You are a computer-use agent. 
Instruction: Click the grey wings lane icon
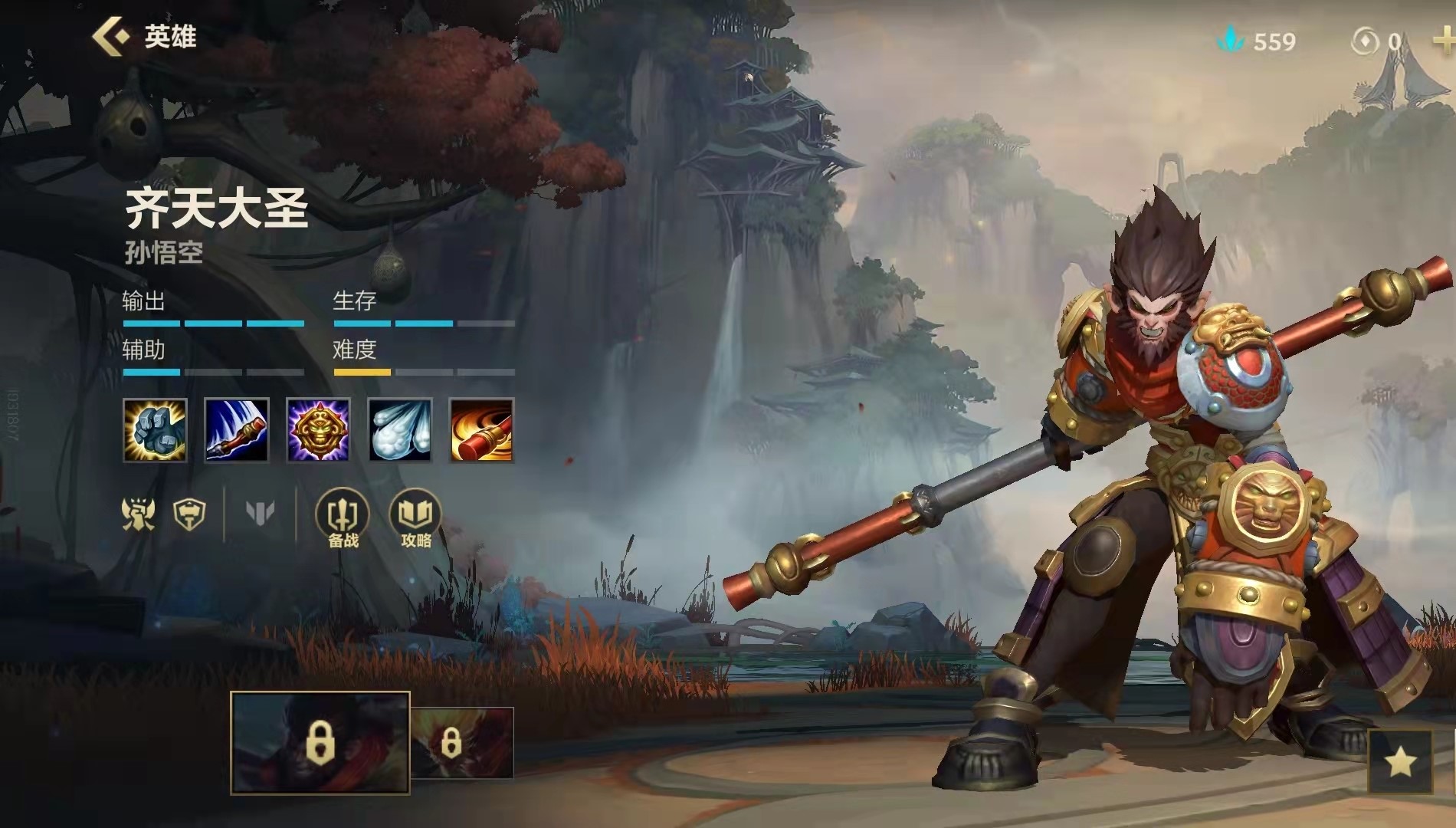tap(261, 513)
